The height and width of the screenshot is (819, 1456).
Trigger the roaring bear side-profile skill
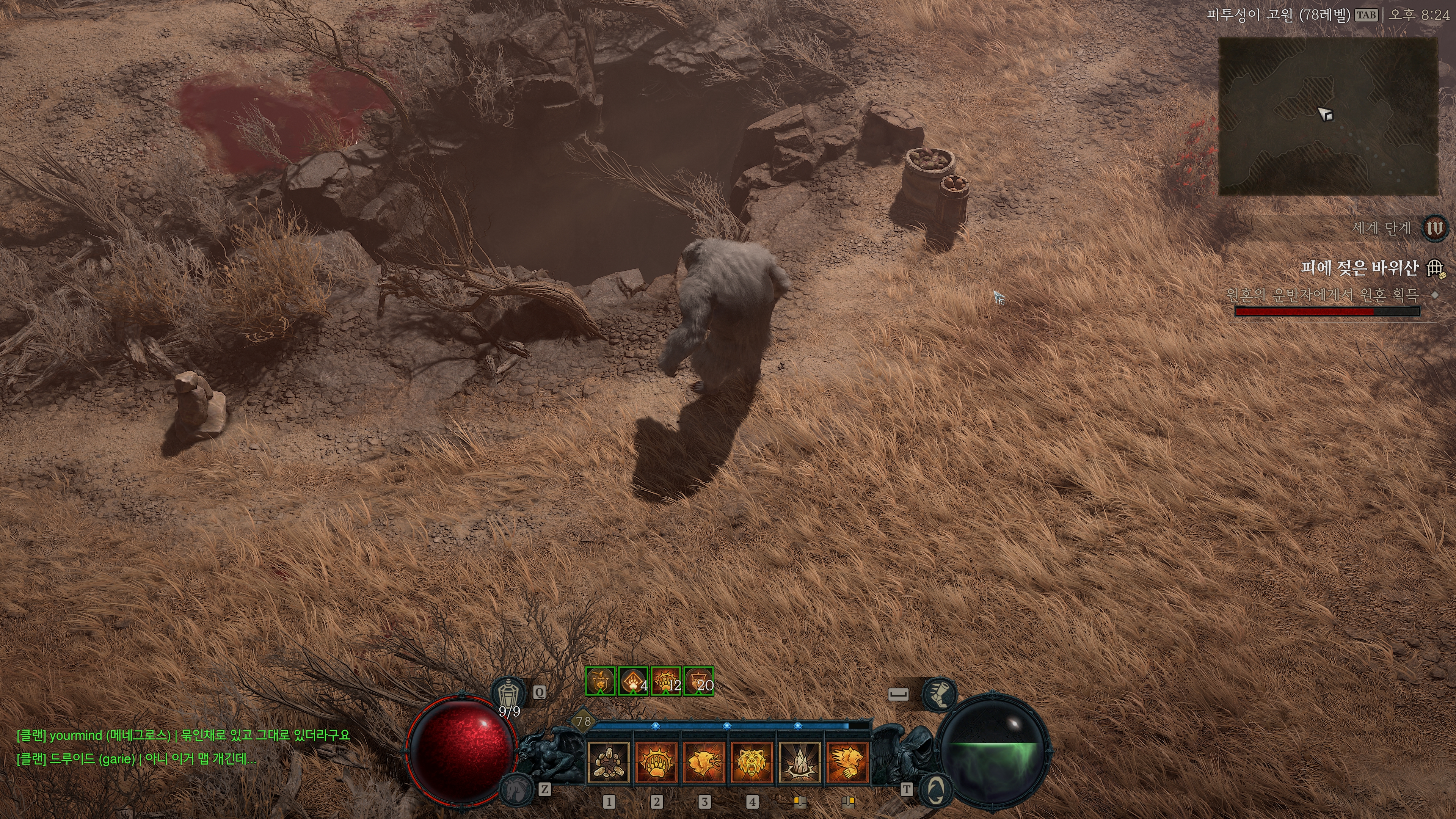704,762
